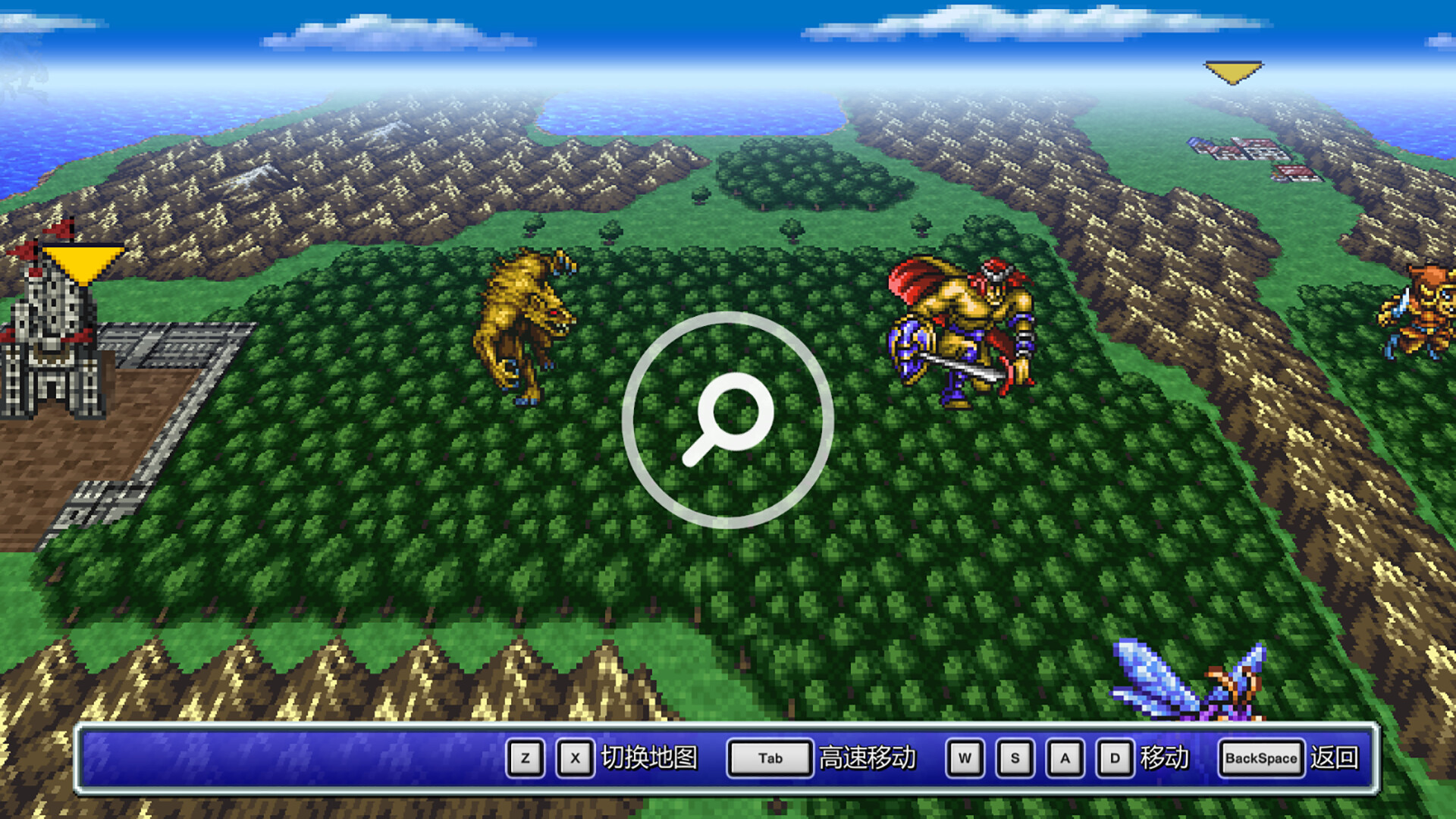Select the 高速移动 label
1456x819 pixels.
[x=867, y=758]
